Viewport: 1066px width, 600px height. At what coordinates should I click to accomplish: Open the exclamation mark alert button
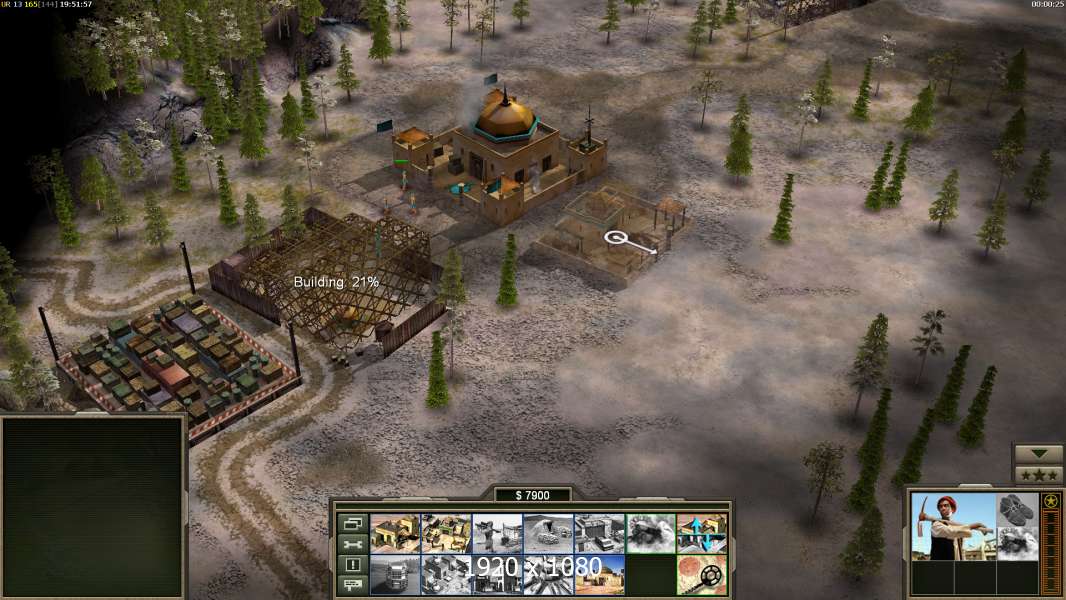(351, 565)
